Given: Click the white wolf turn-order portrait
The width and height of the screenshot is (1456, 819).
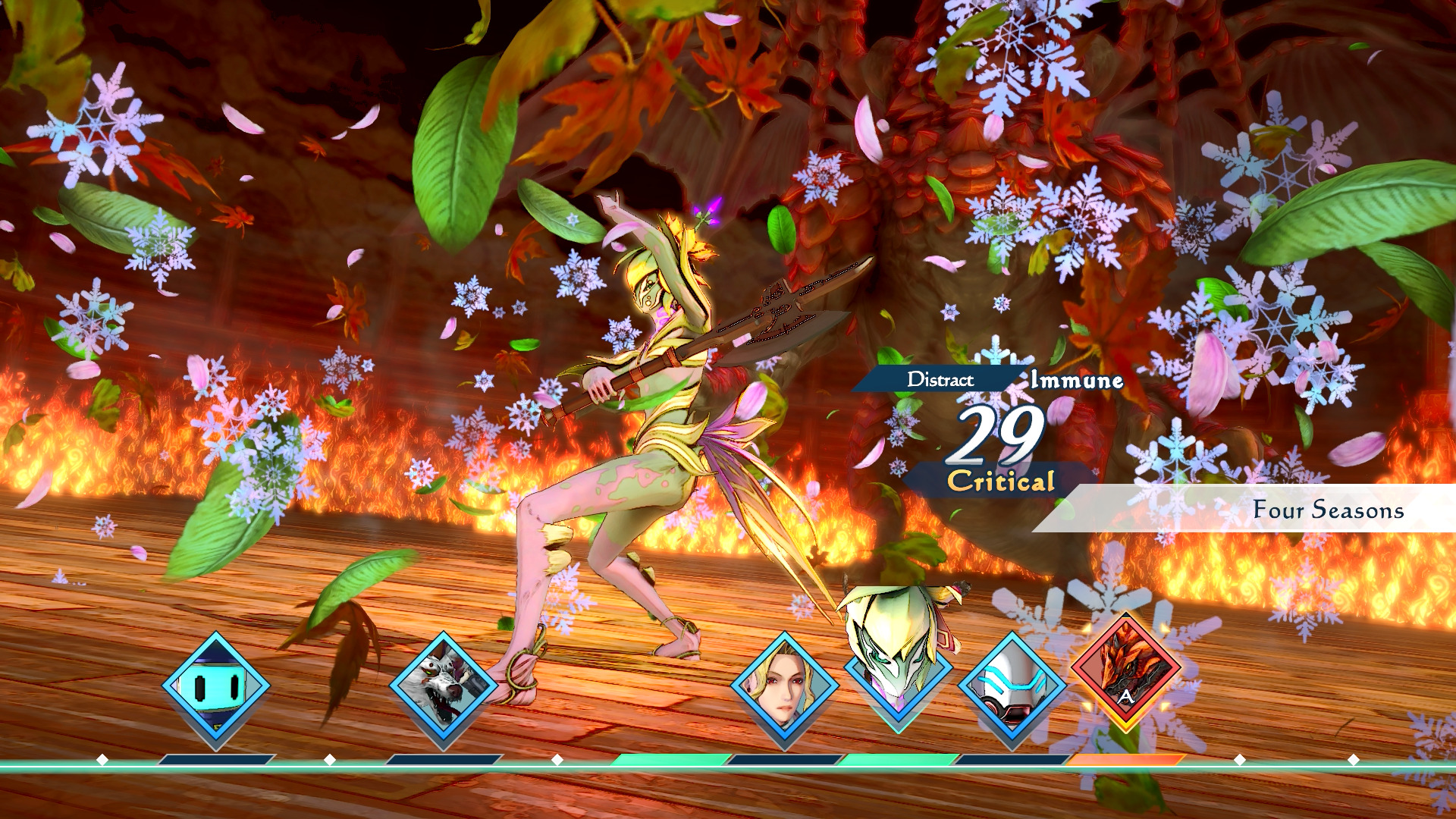Looking at the screenshot, I should (444, 687).
